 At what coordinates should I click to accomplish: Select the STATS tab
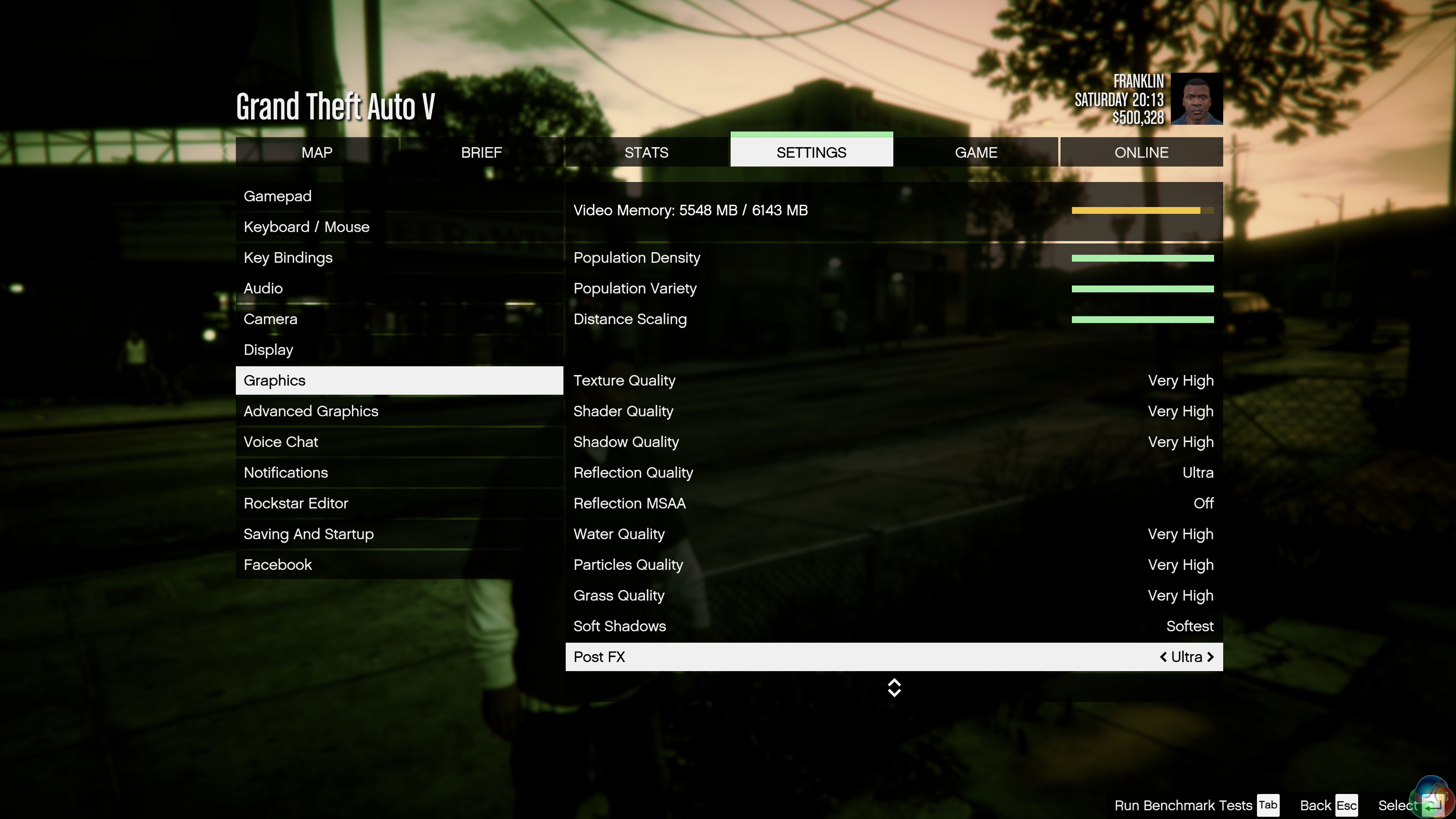coord(646,152)
